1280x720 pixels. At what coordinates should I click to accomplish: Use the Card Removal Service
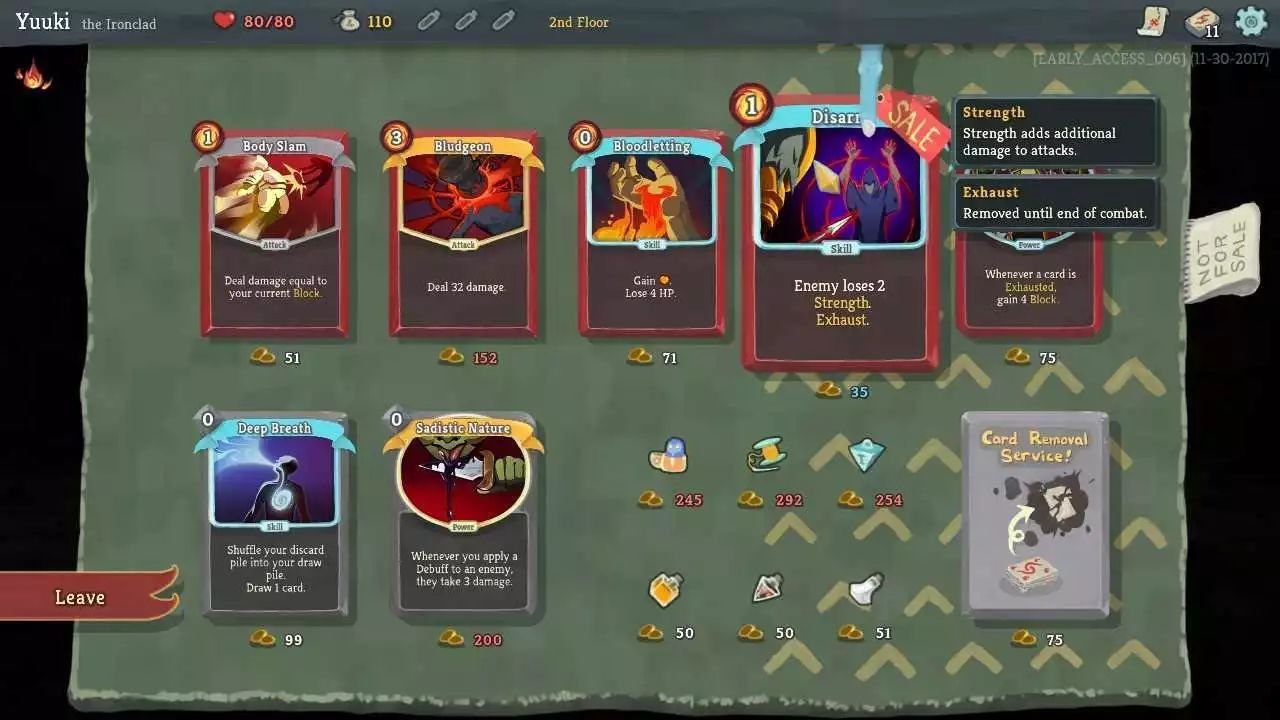pos(1034,515)
